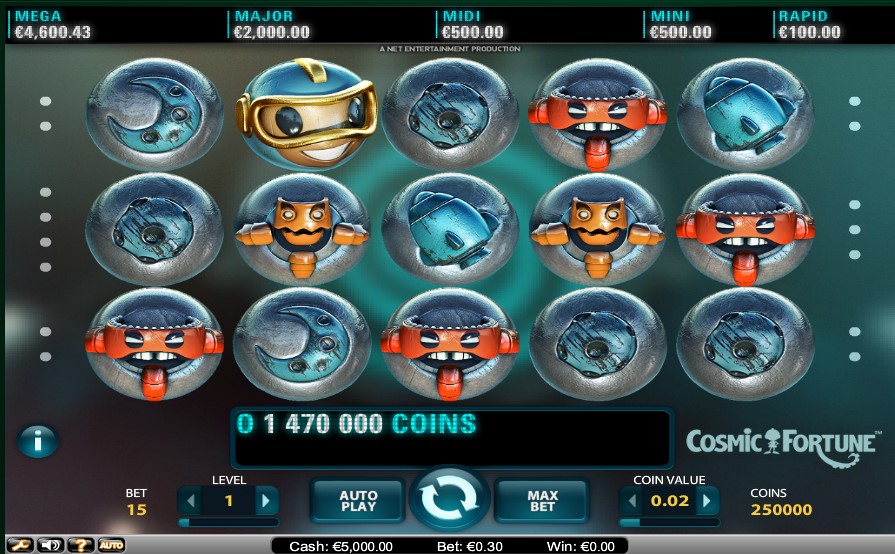Decrease the bet level with left arrow
The image size is (895, 554).
[191, 500]
